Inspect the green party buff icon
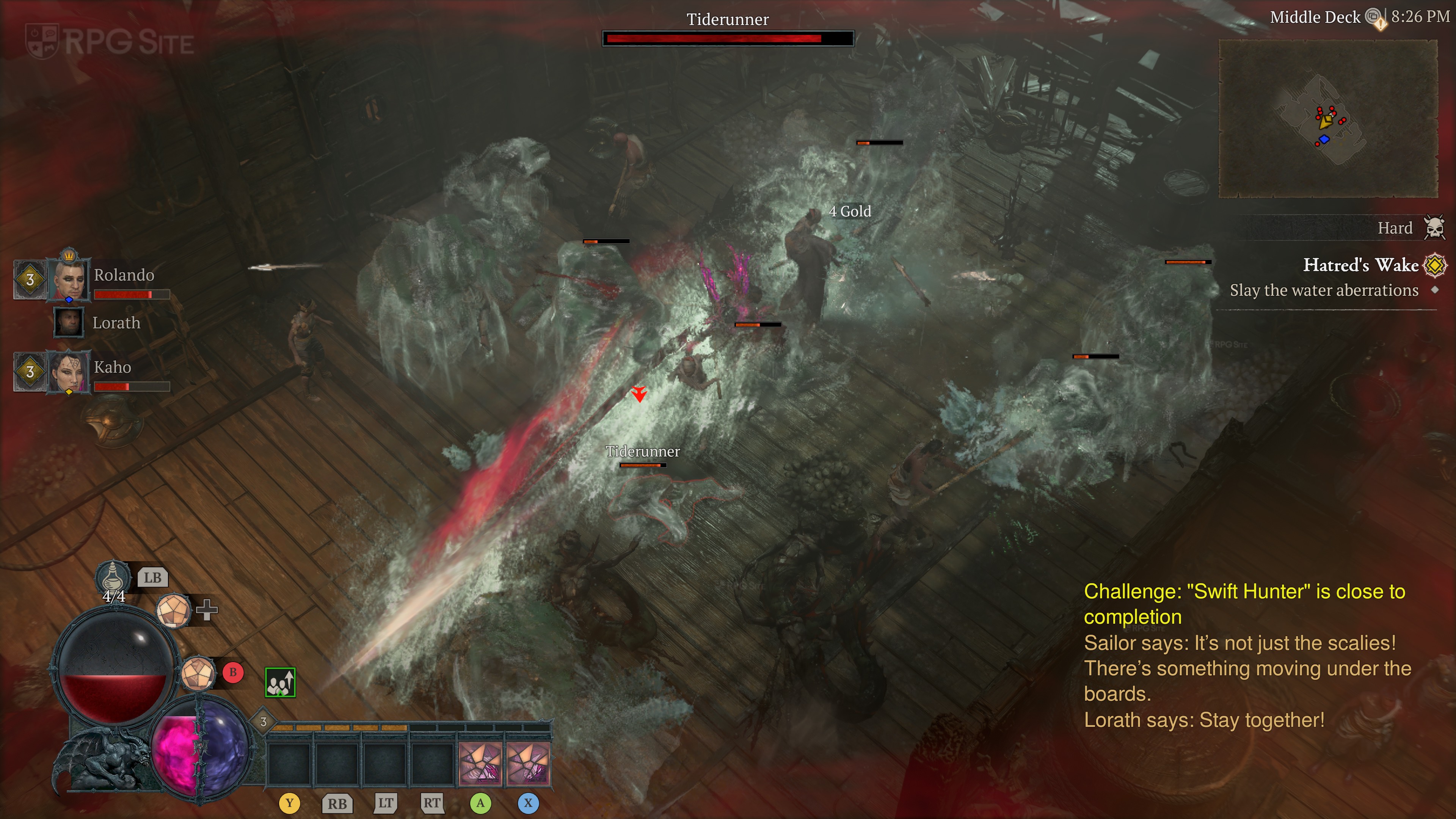This screenshot has width=1456, height=819. [x=280, y=682]
